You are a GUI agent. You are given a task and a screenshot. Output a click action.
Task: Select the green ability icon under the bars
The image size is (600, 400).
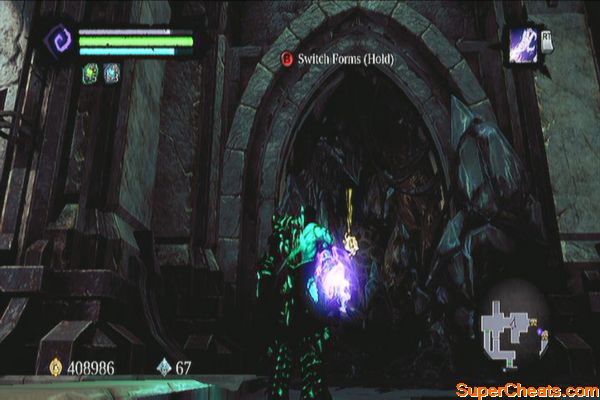coord(90,72)
